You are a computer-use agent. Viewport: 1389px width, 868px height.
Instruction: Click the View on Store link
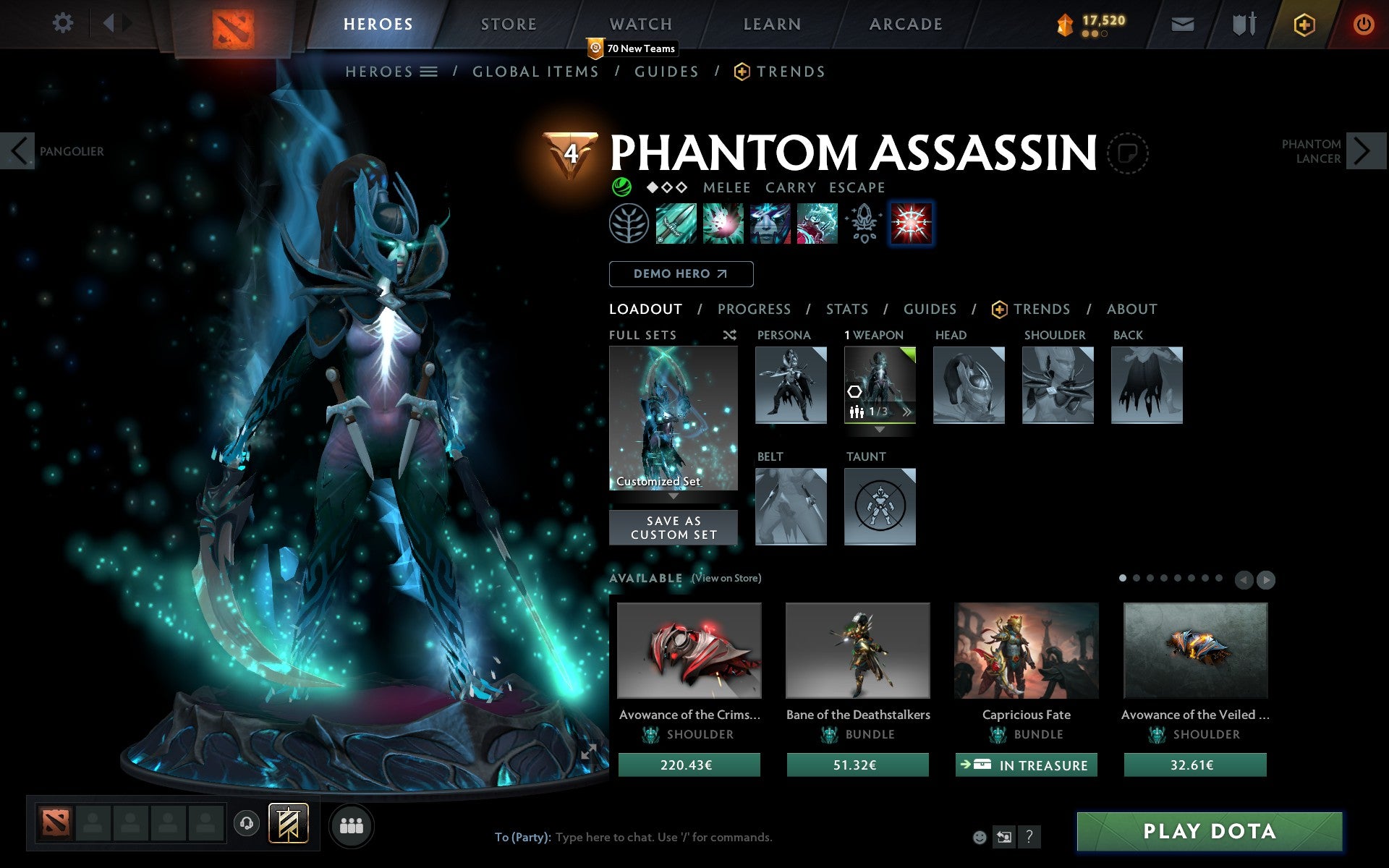tap(726, 579)
